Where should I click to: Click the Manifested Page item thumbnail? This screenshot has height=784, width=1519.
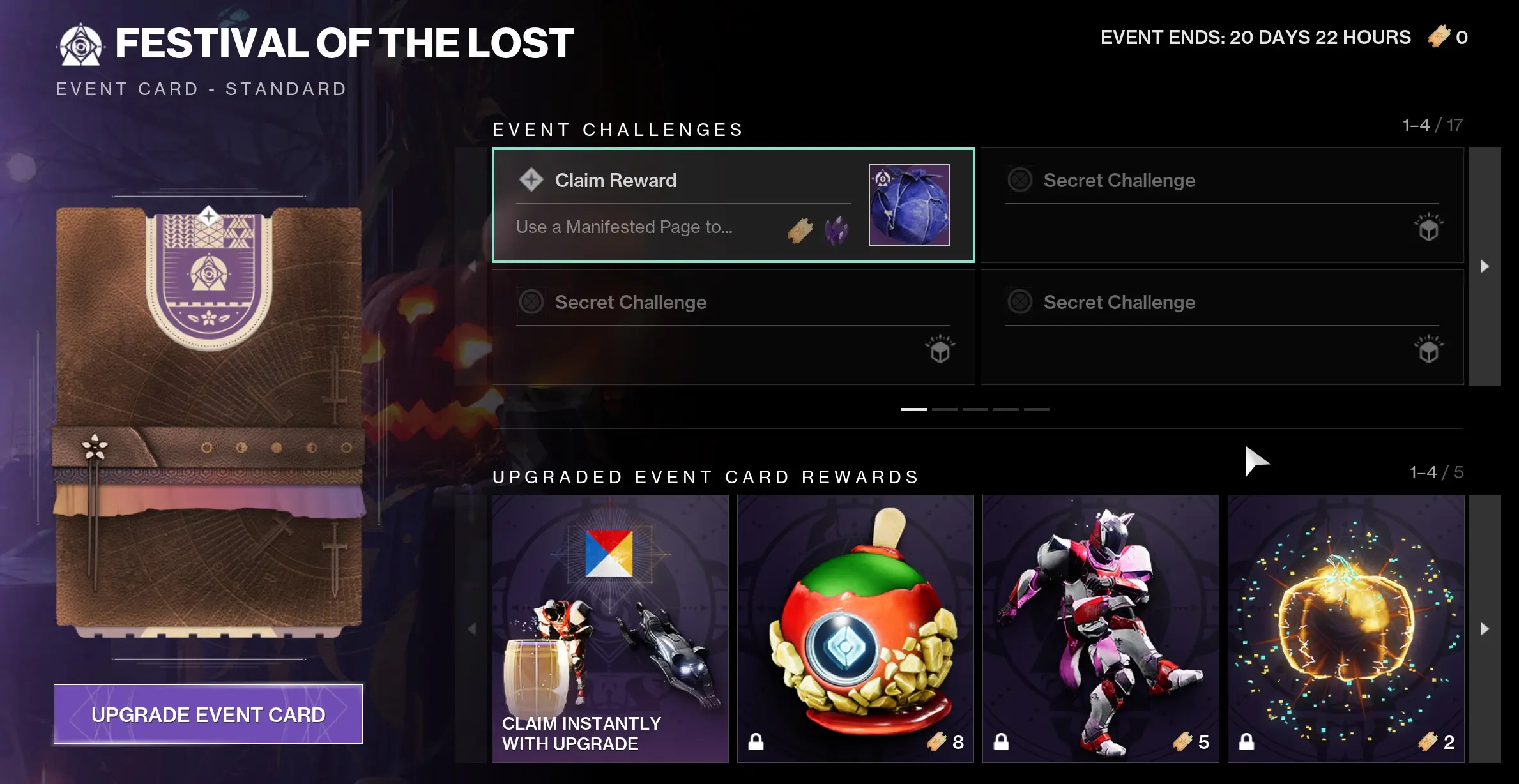click(909, 206)
